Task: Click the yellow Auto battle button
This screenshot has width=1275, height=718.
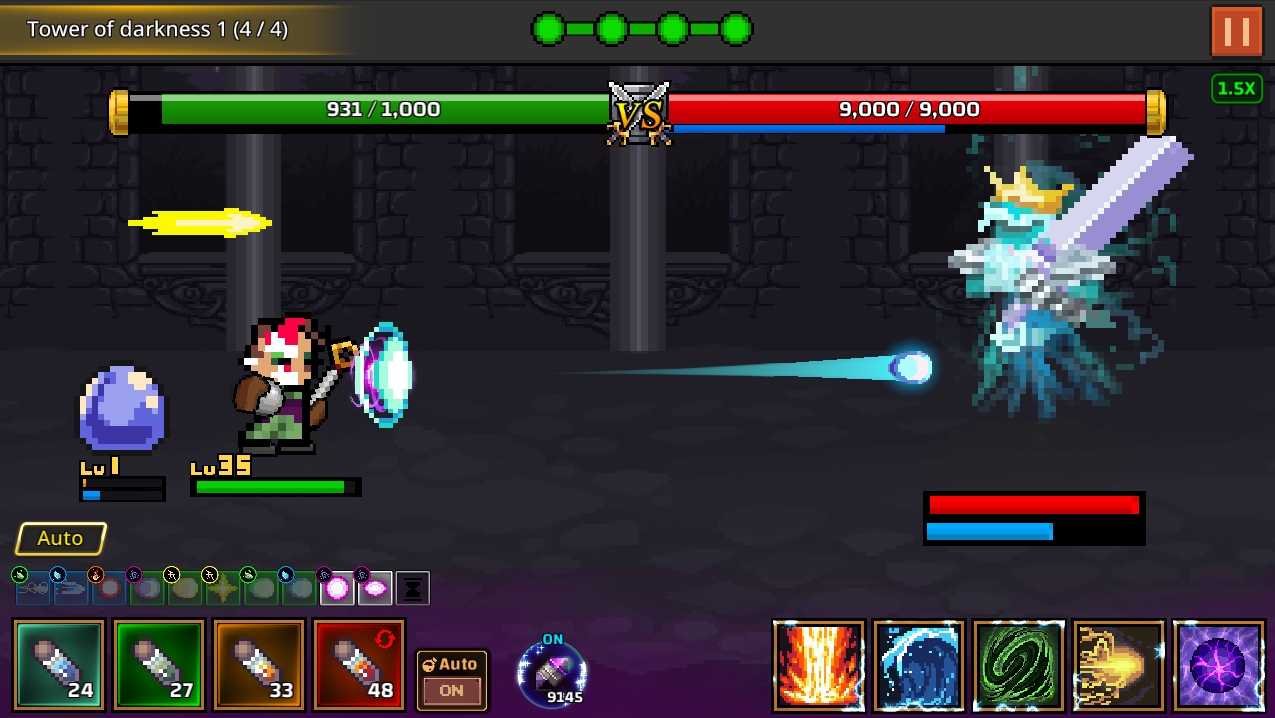Action: point(60,539)
